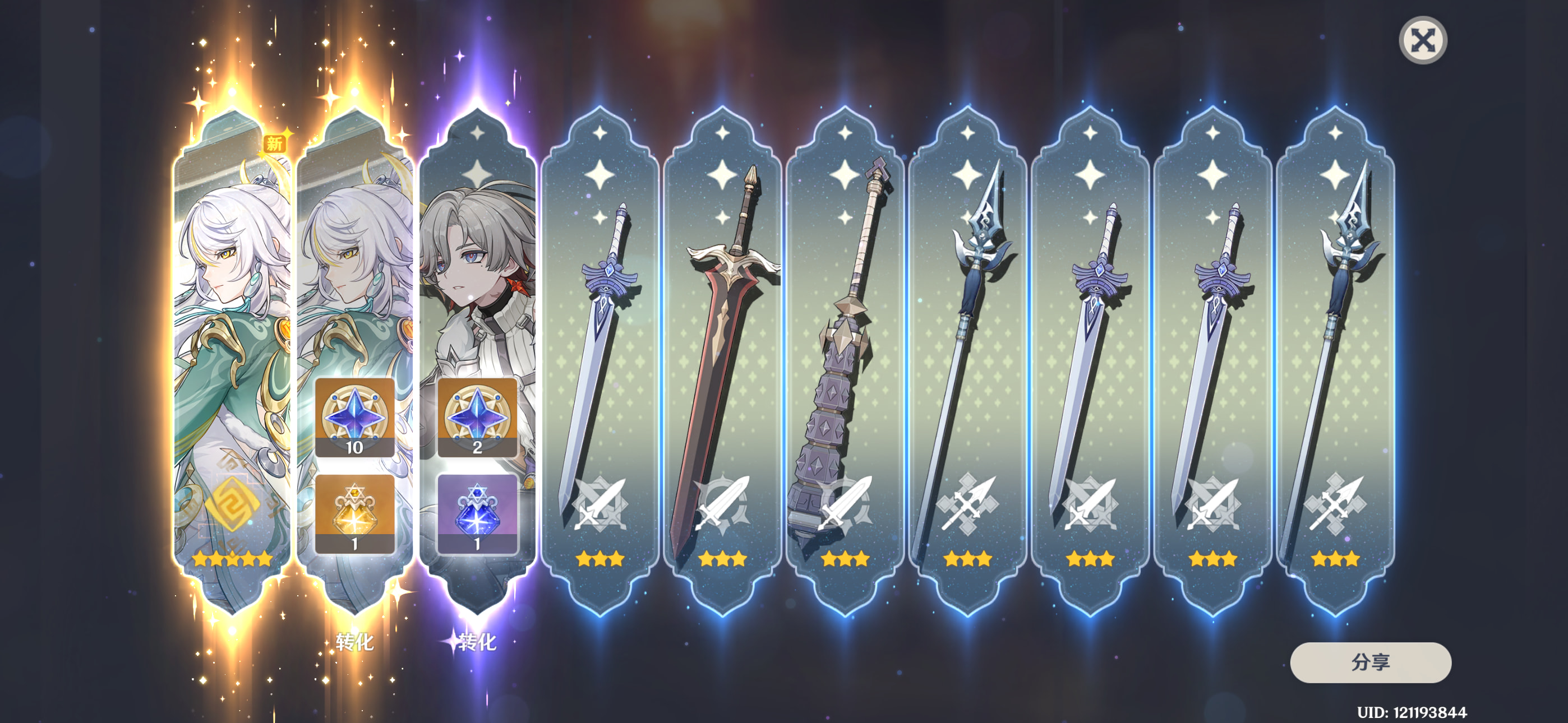This screenshot has height=723, width=1568.
Task: Close the wish results screen
Action: click(1423, 41)
